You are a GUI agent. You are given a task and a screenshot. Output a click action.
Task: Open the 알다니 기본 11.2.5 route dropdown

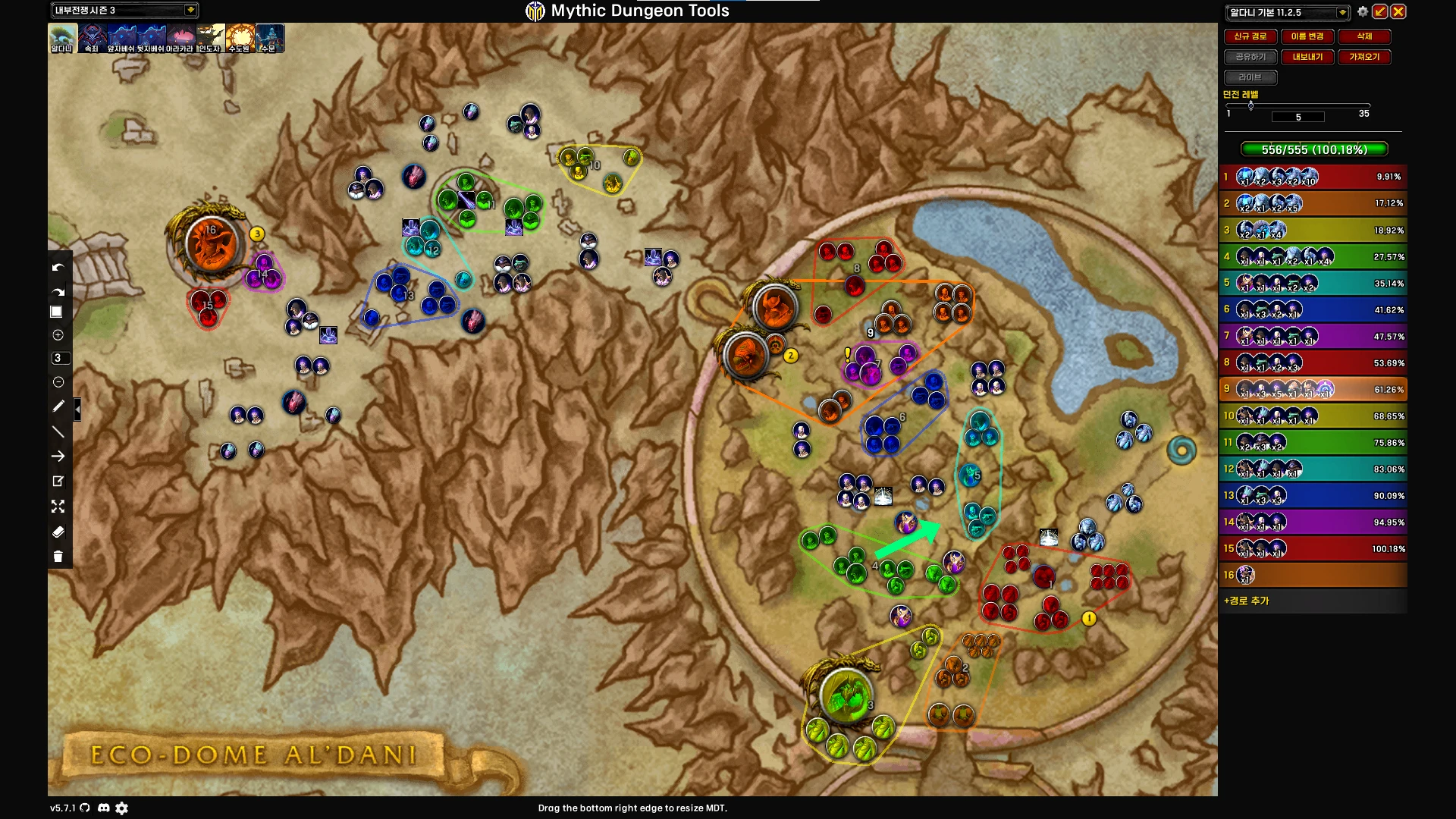(1342, 12)
